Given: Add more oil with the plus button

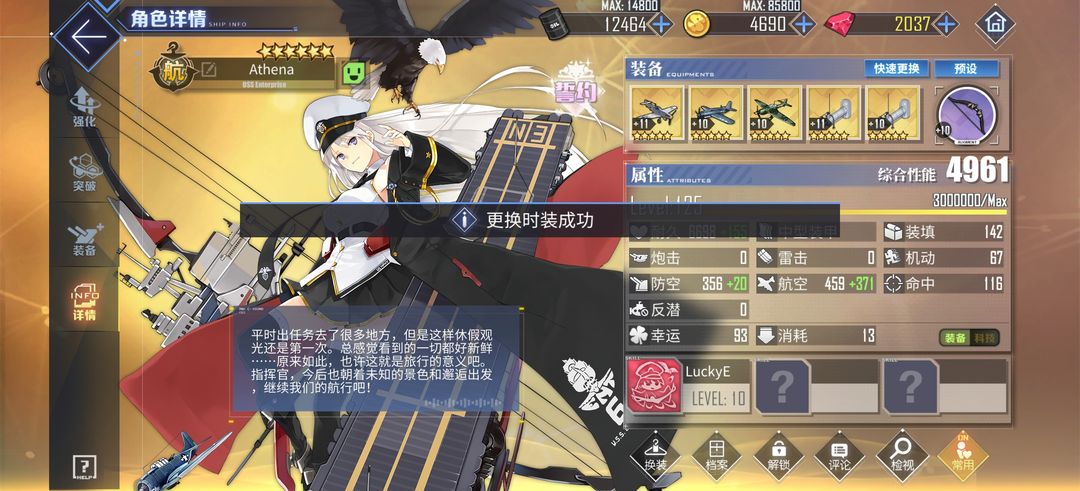Looking at the screenshot, I should pos(662,24).
